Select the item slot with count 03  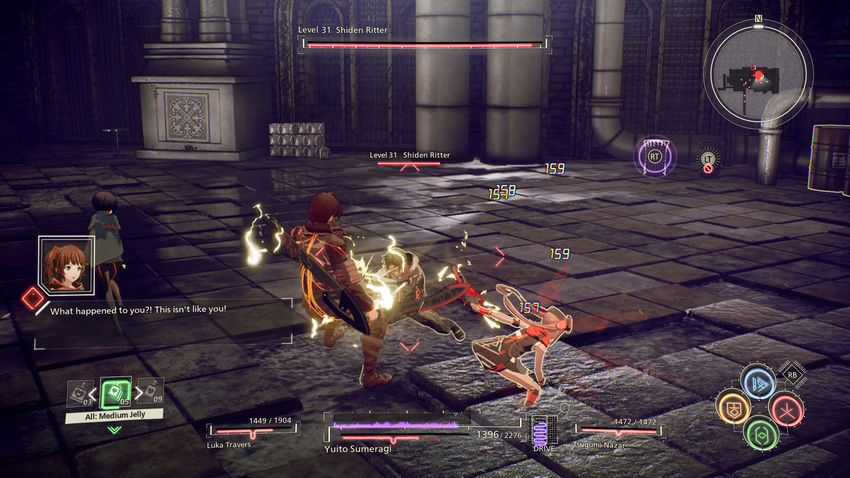tap(81, 395)
